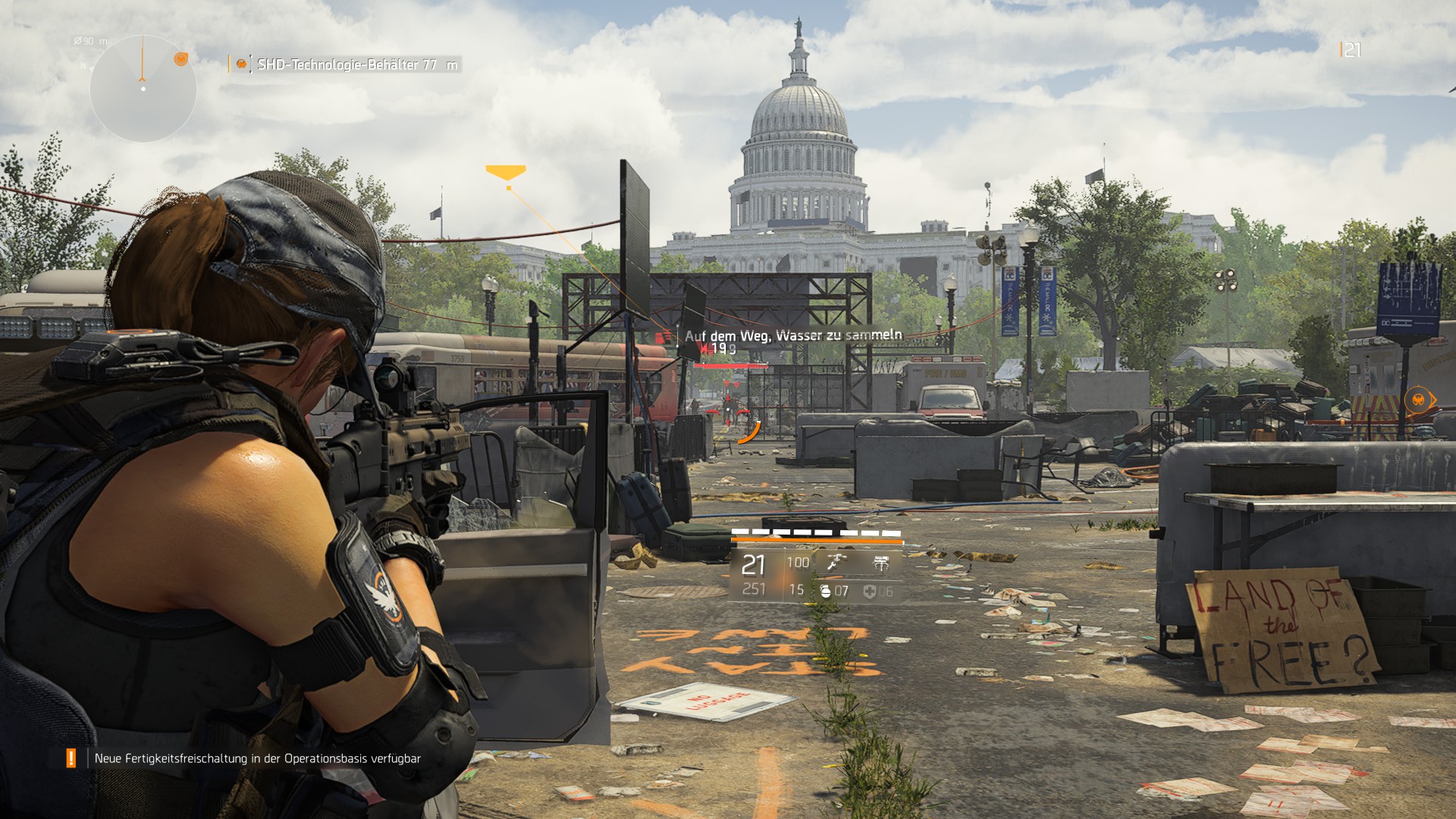Screen dimensions: 1456x819
Task: Click the ammo count showing 21 over 251
Action: tap(753, 576)
